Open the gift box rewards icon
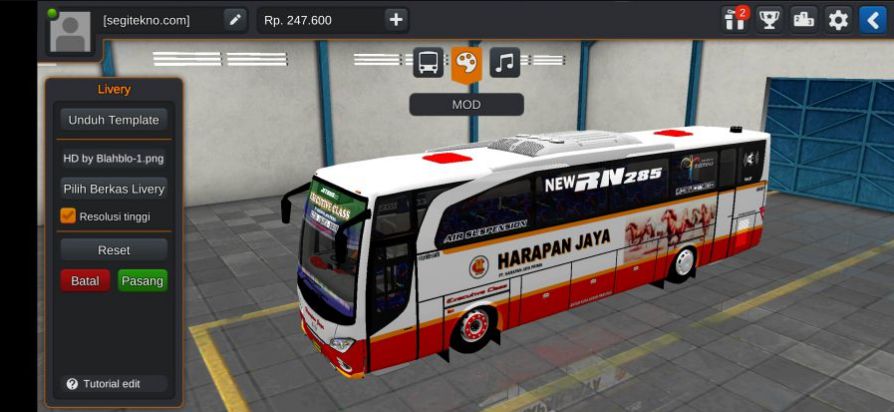Image resolution: width=894 pixels, height=412 pixels. [735, 19]
